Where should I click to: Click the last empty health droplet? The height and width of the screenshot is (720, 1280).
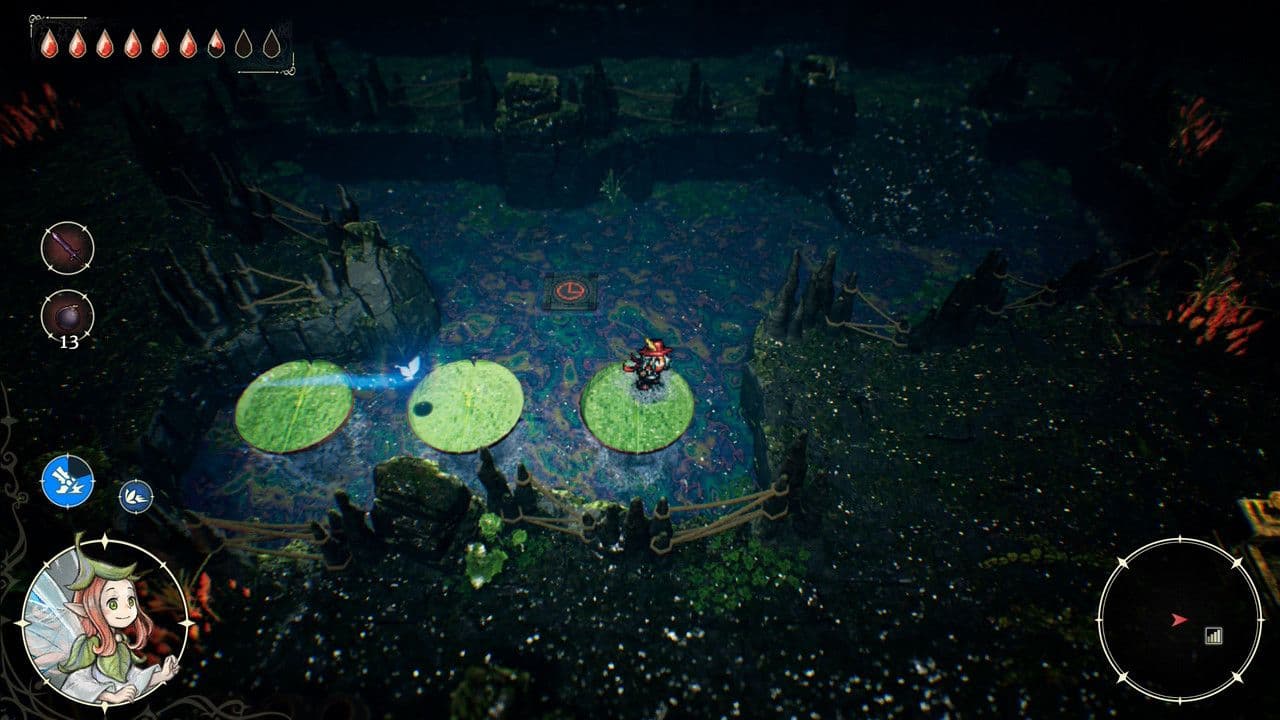[x=272, y=43]
